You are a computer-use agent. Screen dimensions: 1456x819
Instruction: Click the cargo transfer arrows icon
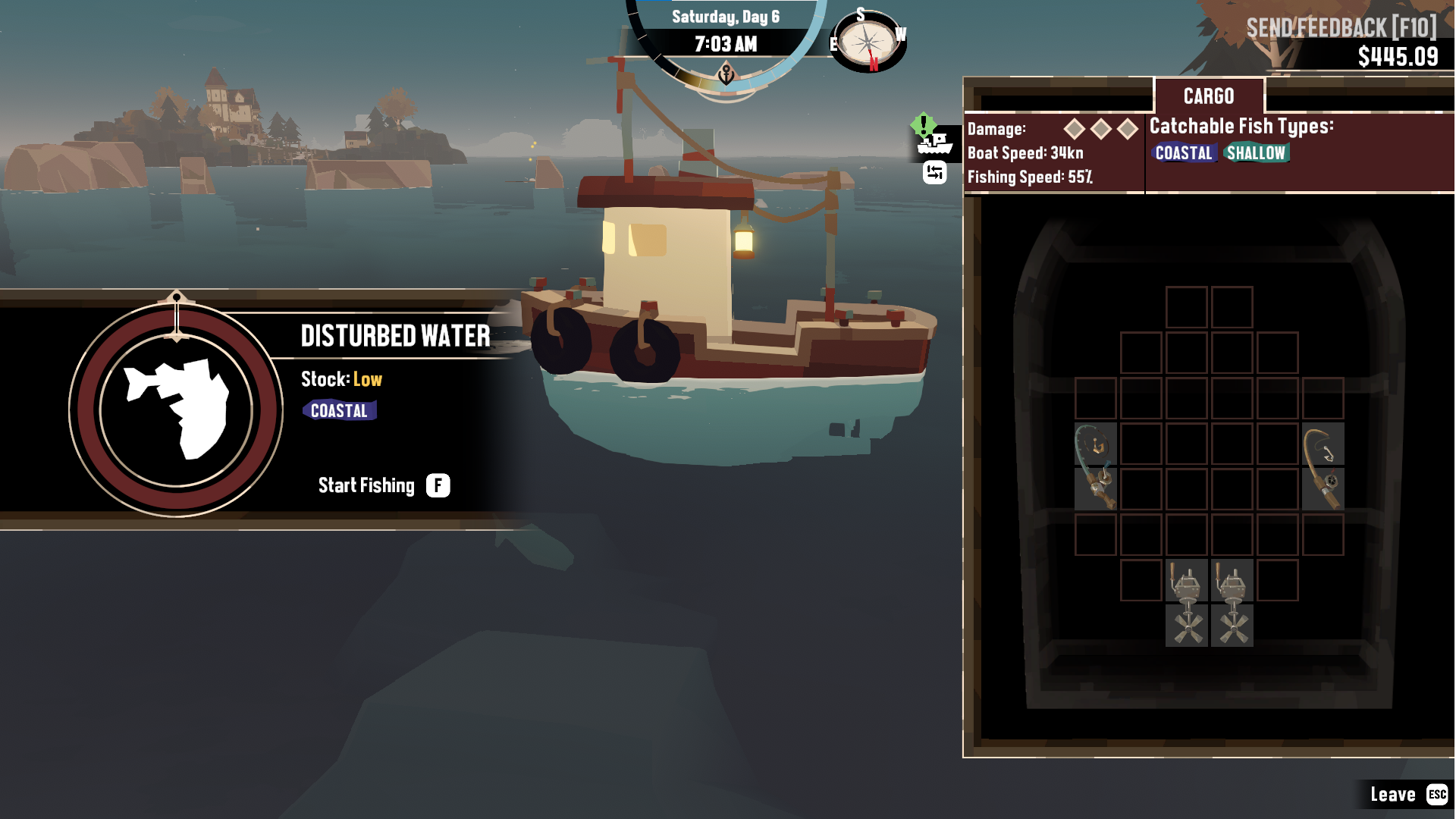[934, 172]
